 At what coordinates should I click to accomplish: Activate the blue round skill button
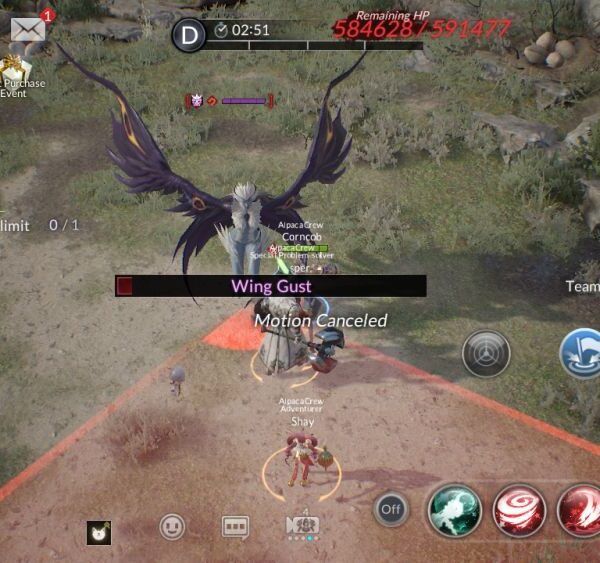pos(582,354)
